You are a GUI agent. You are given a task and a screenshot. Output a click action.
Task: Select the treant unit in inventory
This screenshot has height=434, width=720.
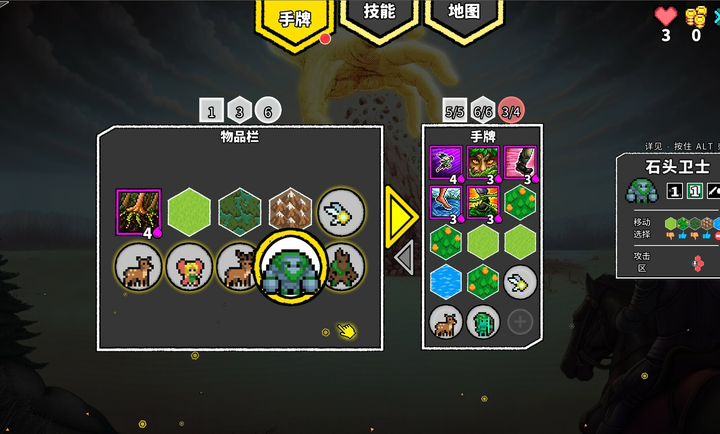[342, 267]
